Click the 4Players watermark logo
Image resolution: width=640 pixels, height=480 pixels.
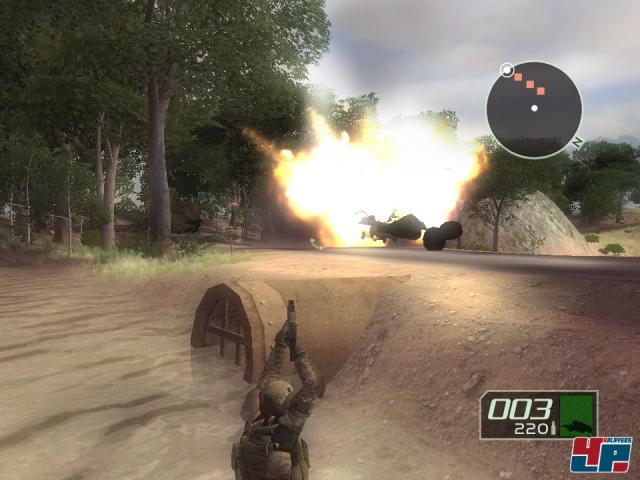600,455
